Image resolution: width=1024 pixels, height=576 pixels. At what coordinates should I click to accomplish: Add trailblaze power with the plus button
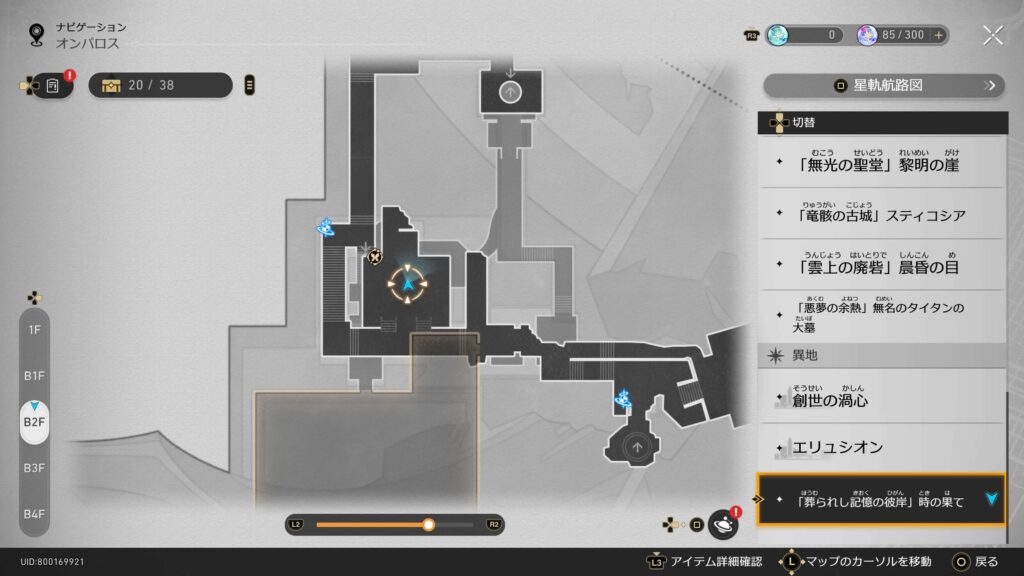click(938, 35)
